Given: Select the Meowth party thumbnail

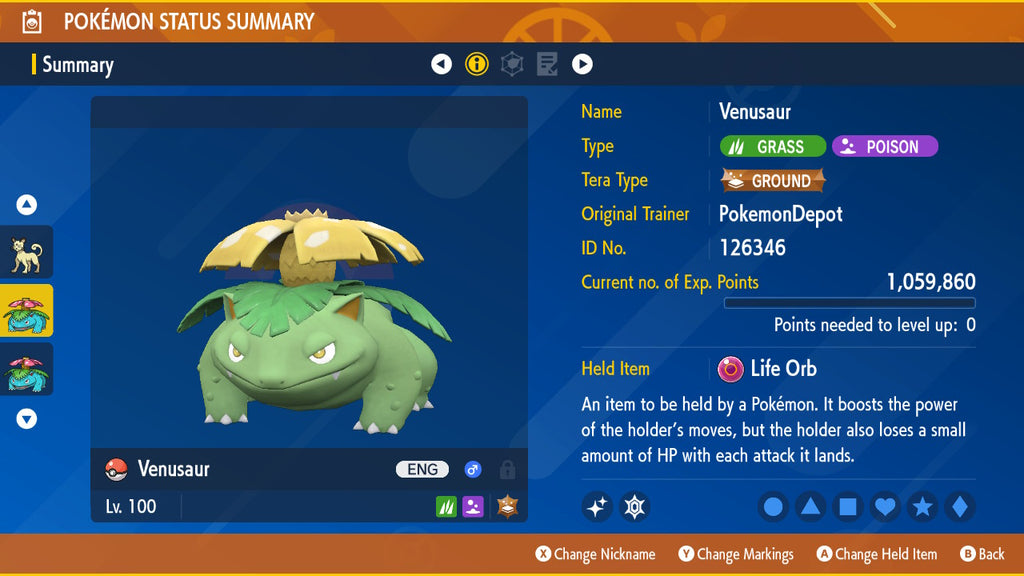Looking at the screenshot, I should coord(26,254).
